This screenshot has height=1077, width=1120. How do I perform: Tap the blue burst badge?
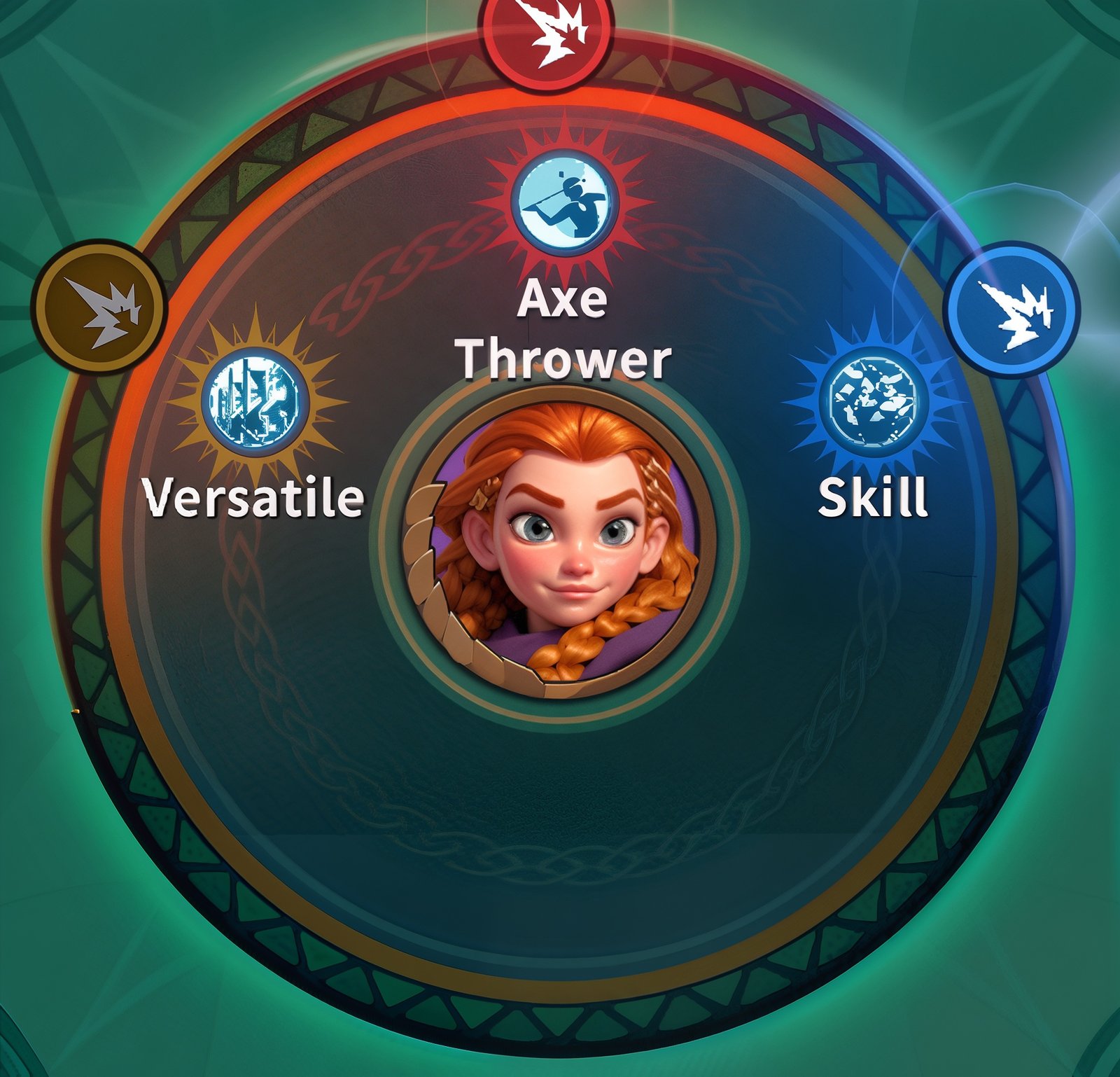(x=1011, y=310)
